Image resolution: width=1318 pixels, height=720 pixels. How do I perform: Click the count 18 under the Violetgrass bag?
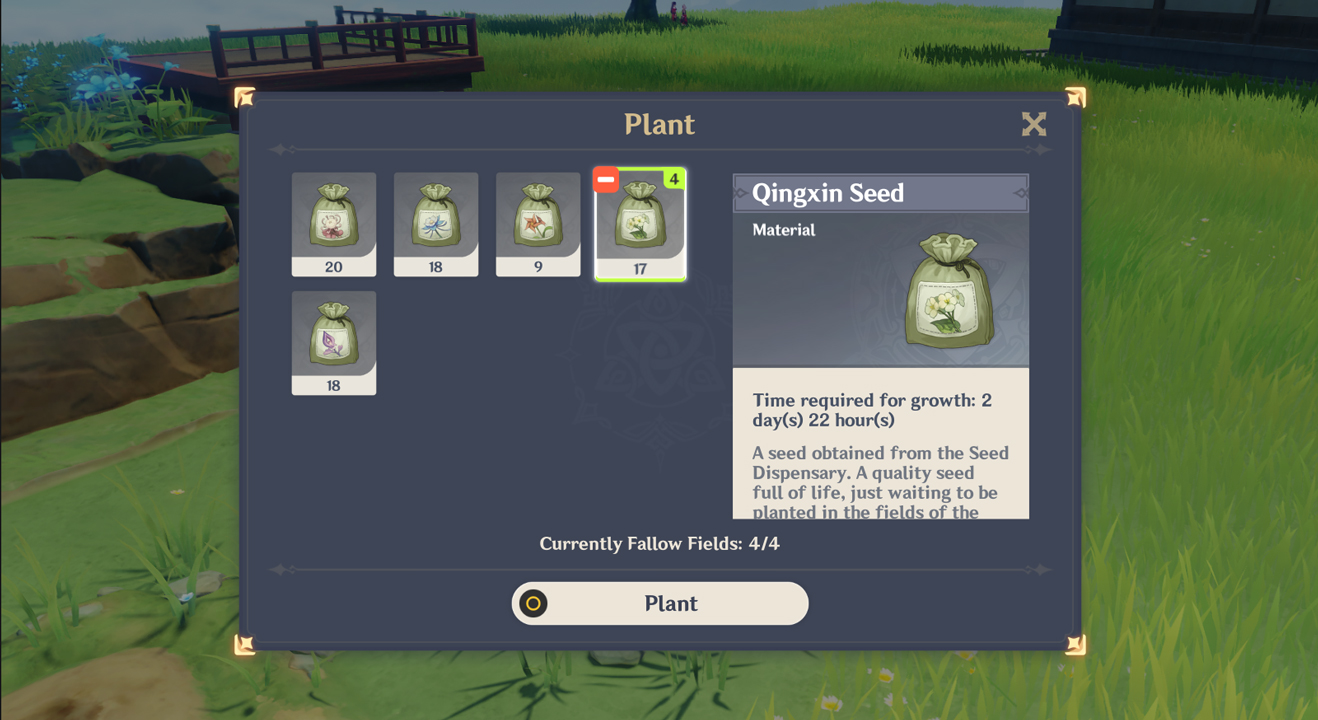tap(334, 385)
